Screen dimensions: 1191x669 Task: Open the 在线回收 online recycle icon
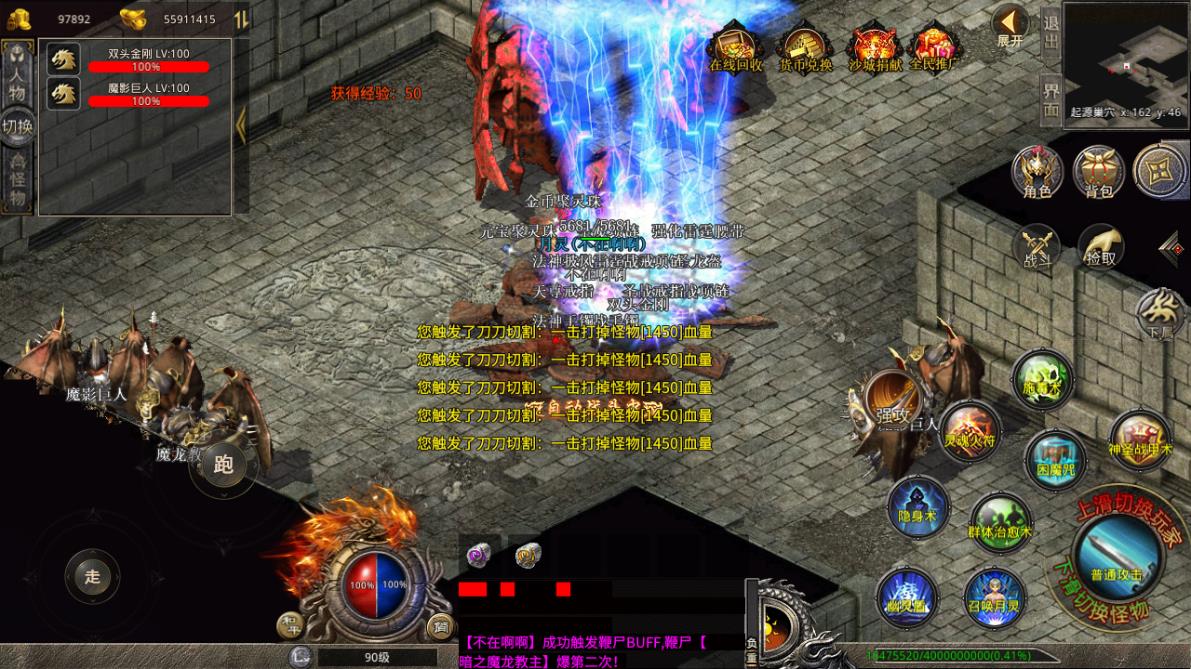(x=736, y=45)
